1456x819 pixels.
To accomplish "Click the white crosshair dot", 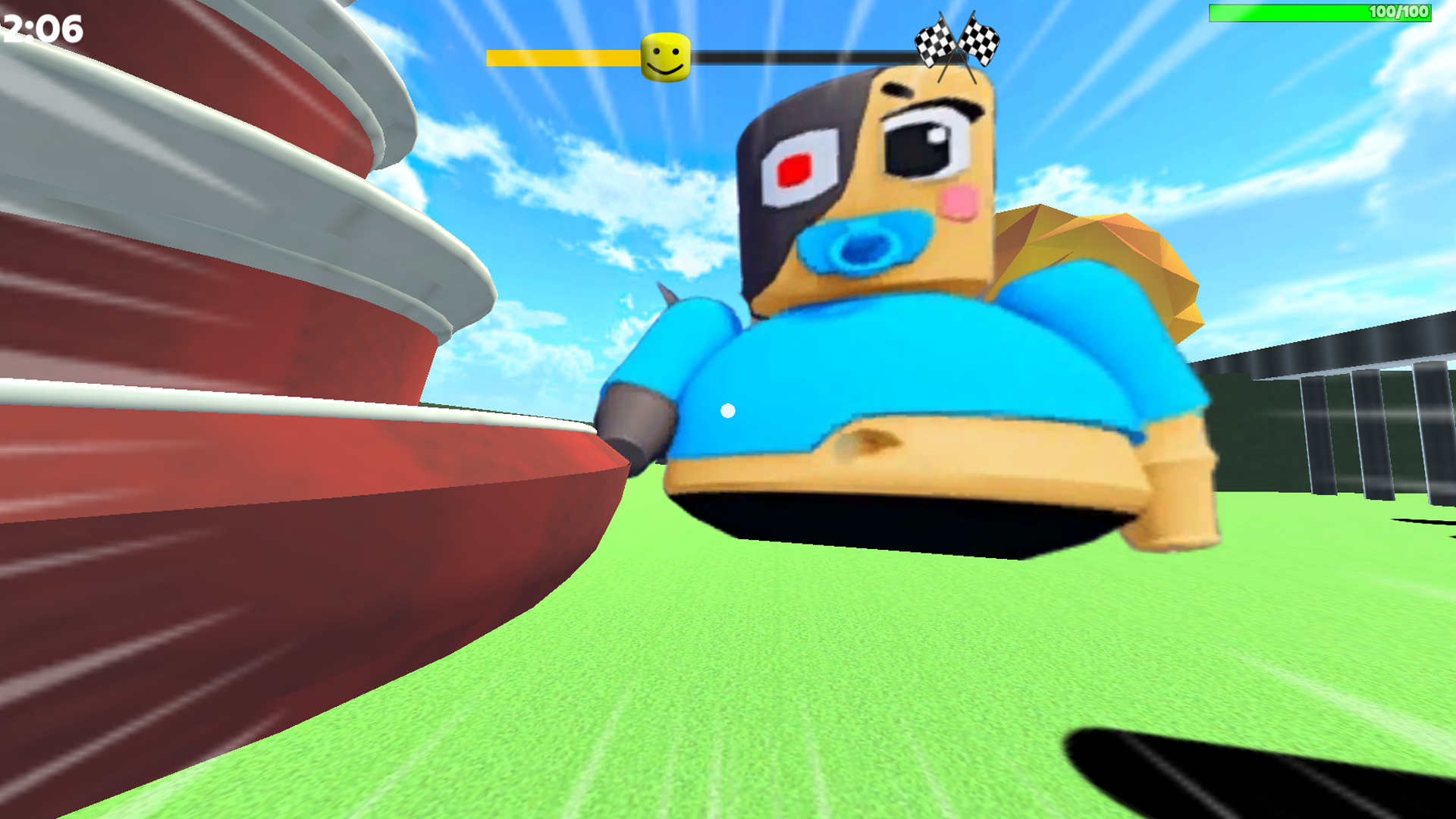I will pos(728,409).
